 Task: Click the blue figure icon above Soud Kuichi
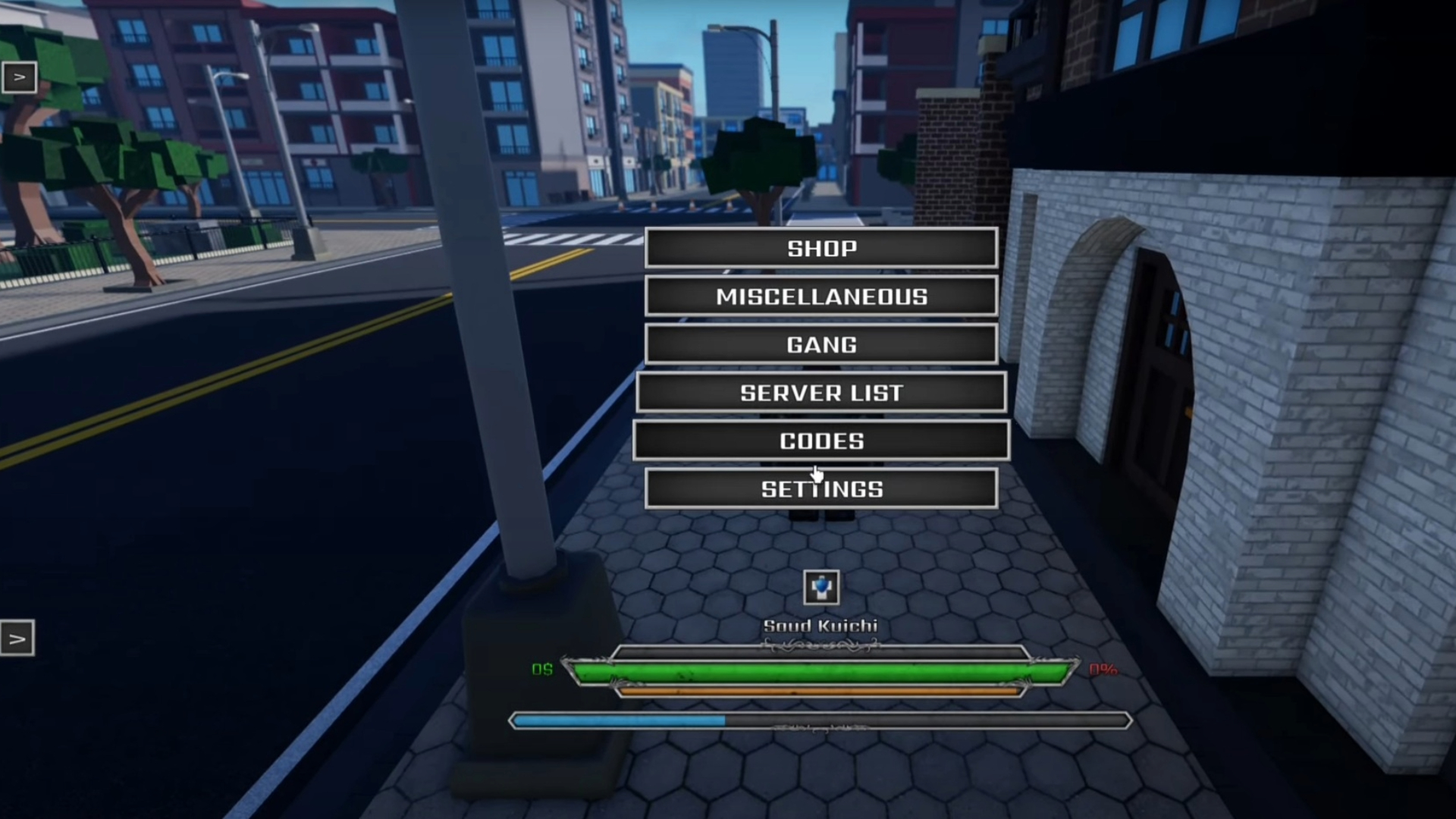click(821, 588)
